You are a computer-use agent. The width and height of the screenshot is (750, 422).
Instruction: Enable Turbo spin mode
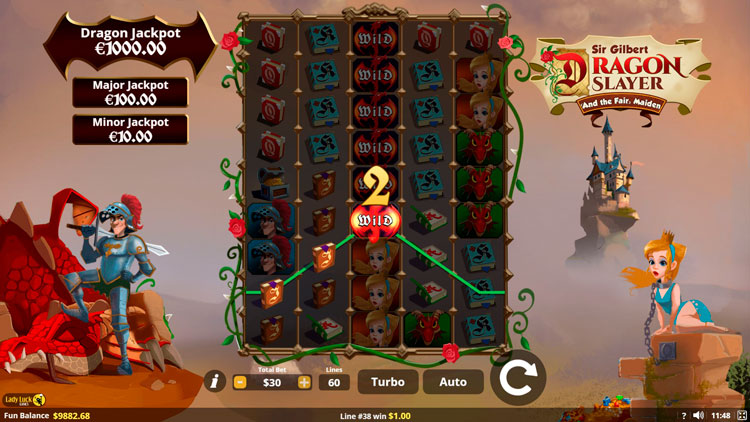click(388, 382)
